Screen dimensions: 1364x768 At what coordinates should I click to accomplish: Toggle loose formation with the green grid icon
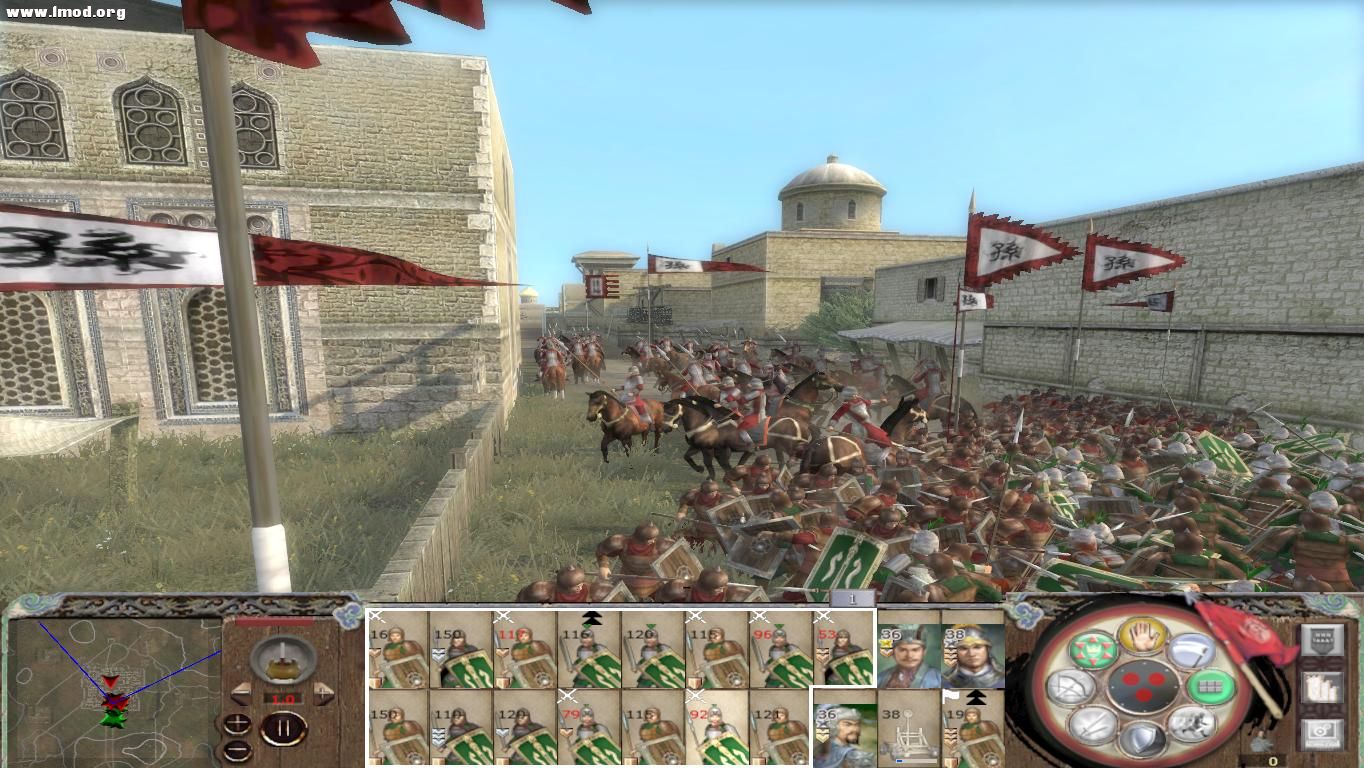pyautogui.click(x=1210, y=688)
